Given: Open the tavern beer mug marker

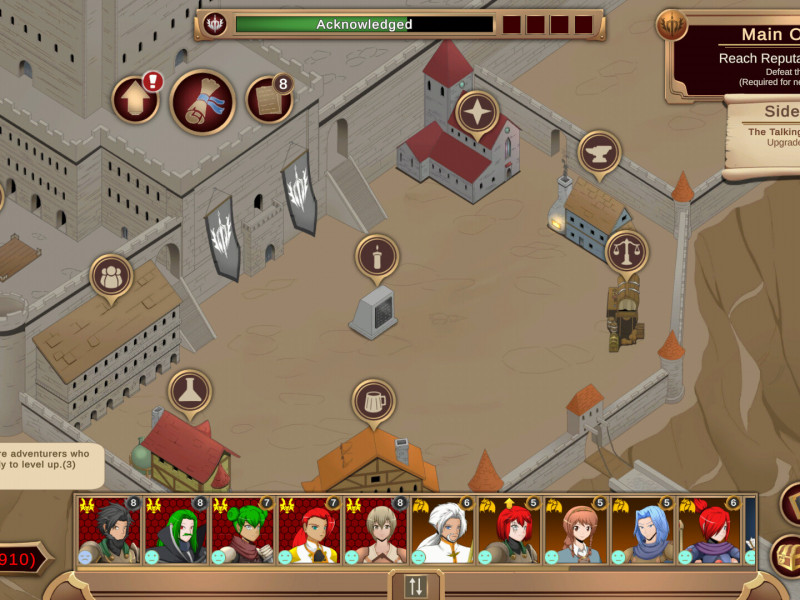Looking at the screenshot, I should [x=374, y=400].
